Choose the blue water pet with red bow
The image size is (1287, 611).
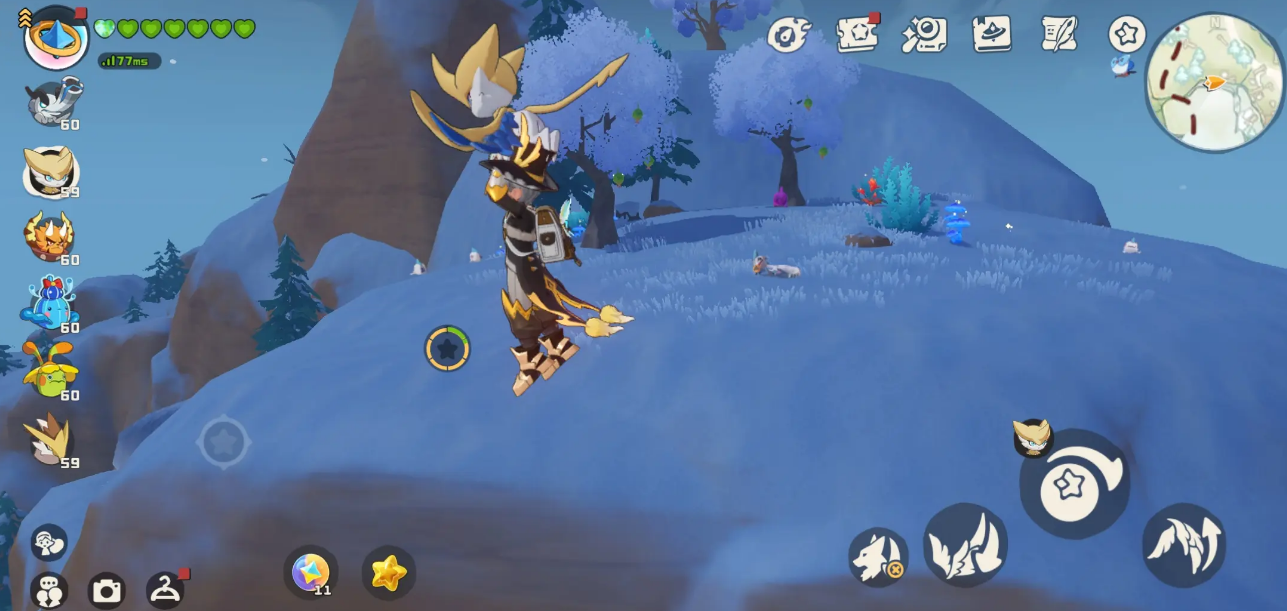click(49, 303)
